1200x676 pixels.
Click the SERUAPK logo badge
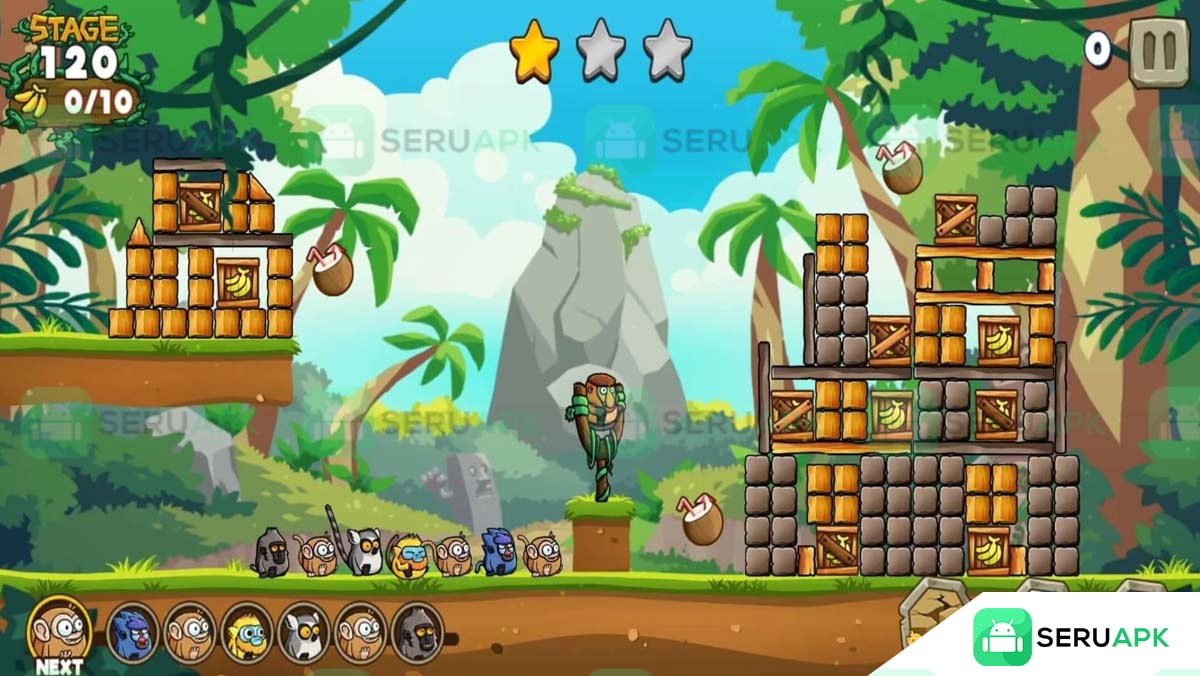point(1072,636)
